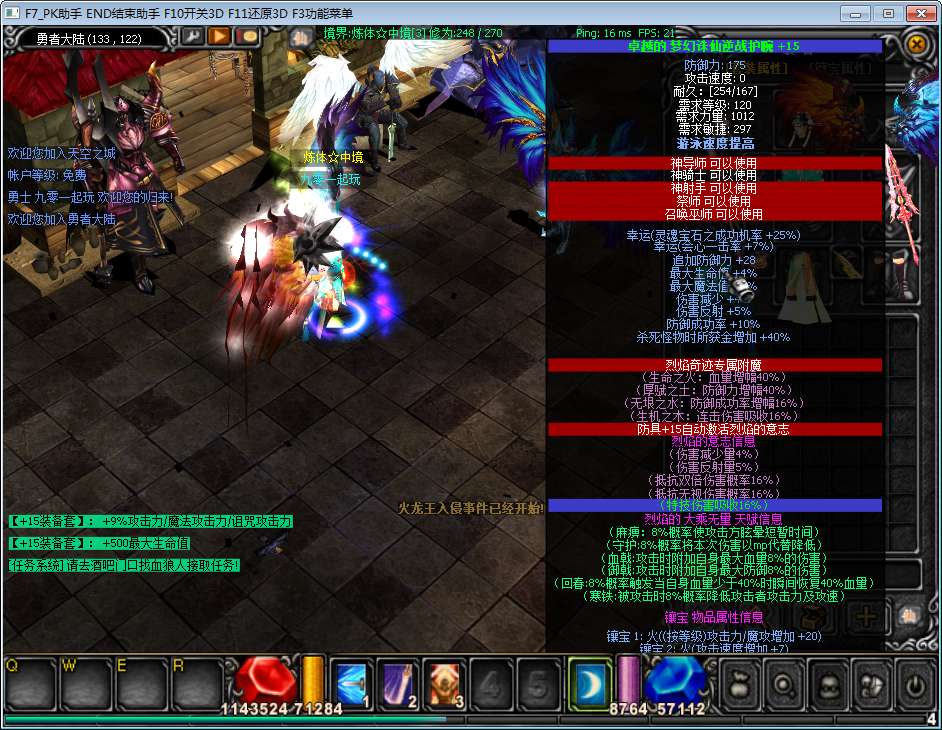Image resolution: width=942 pixels, height=730 pixels.
Task: Click the red record button
Action: pyautogui.click(x=246, y=37)
